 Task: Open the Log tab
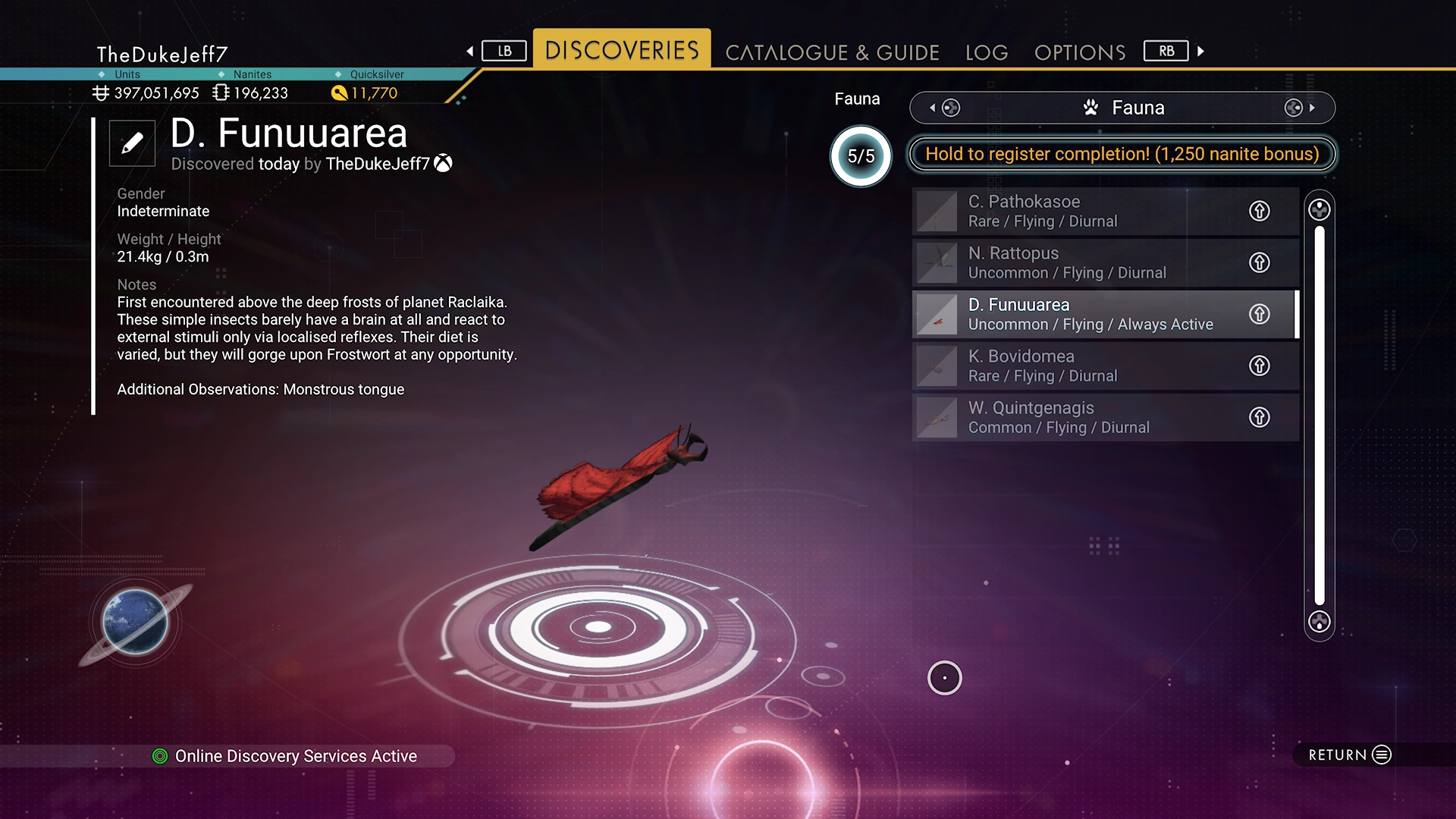tap(987, 52)
